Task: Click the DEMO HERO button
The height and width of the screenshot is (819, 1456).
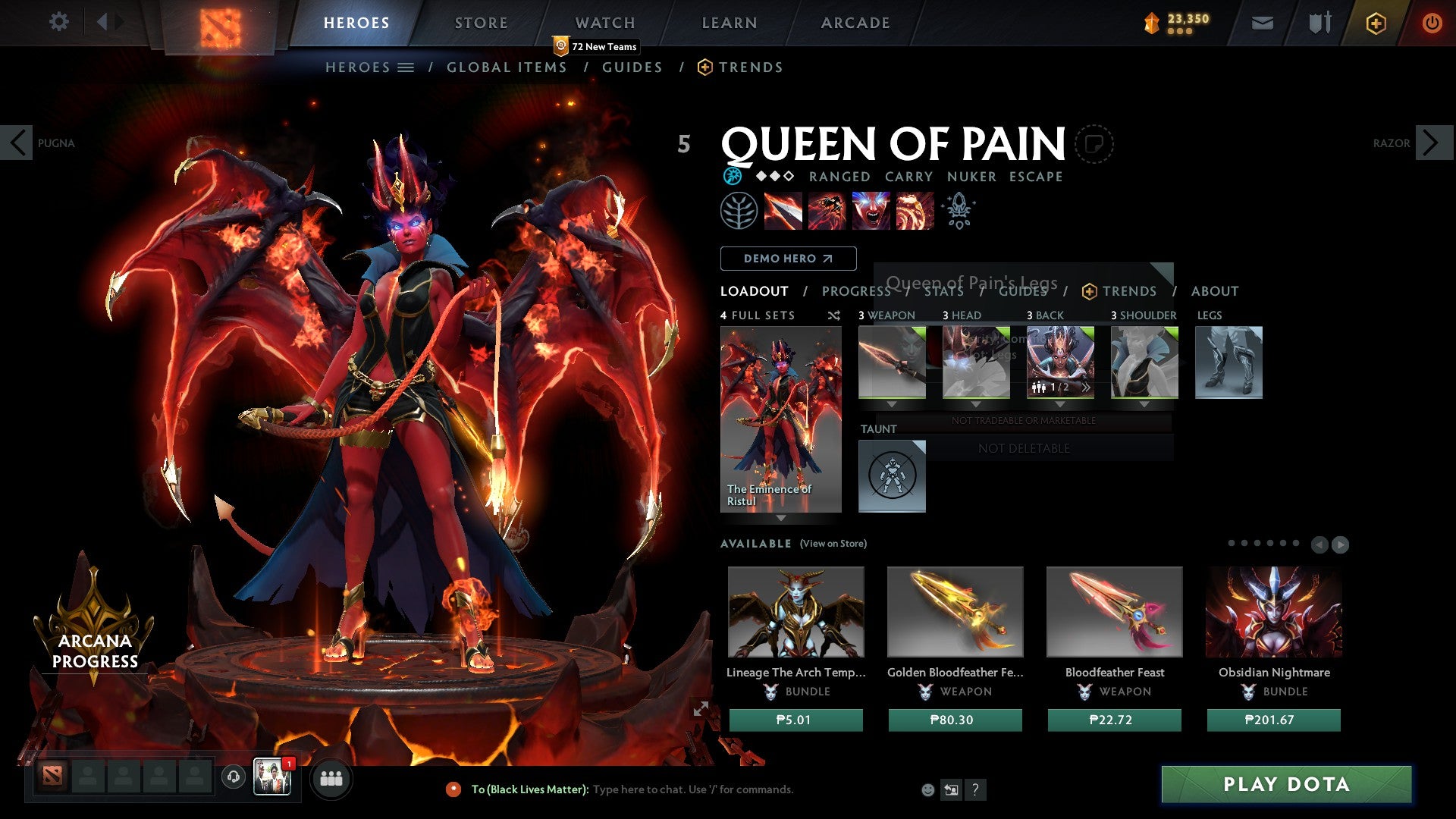Action: click(788, 258)
